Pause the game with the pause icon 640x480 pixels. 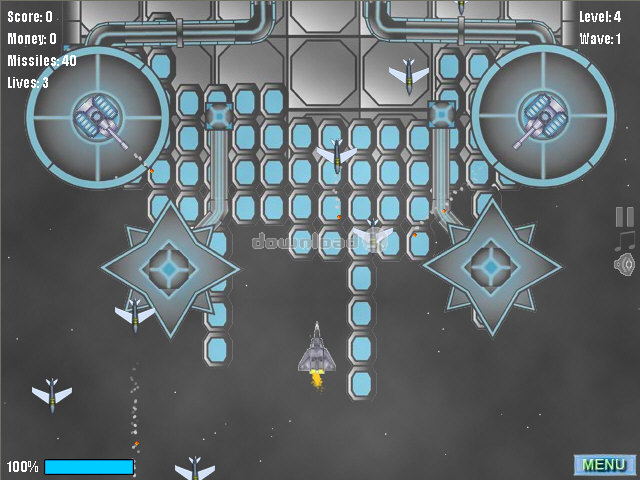pos(625,217)
